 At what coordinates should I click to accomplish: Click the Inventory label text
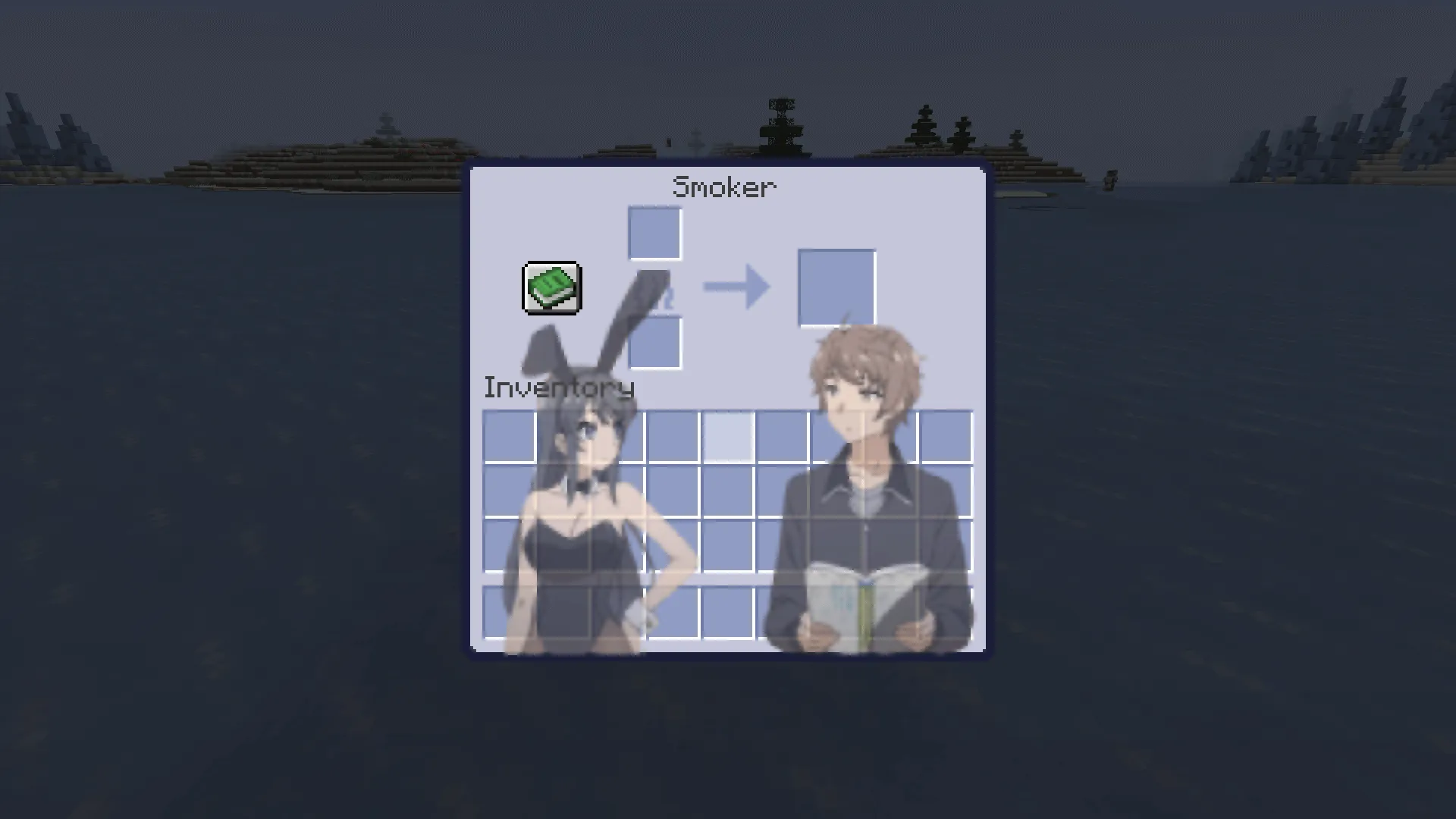pos(559,388)
